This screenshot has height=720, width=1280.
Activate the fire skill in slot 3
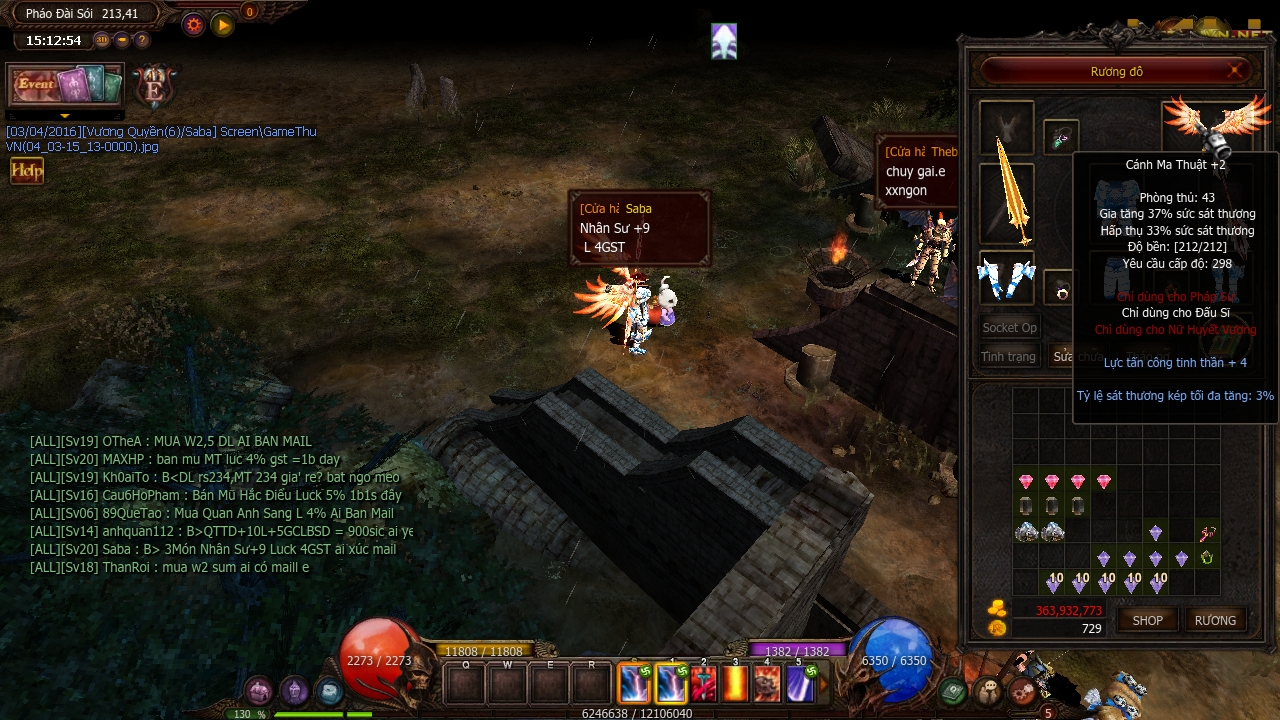735,685
